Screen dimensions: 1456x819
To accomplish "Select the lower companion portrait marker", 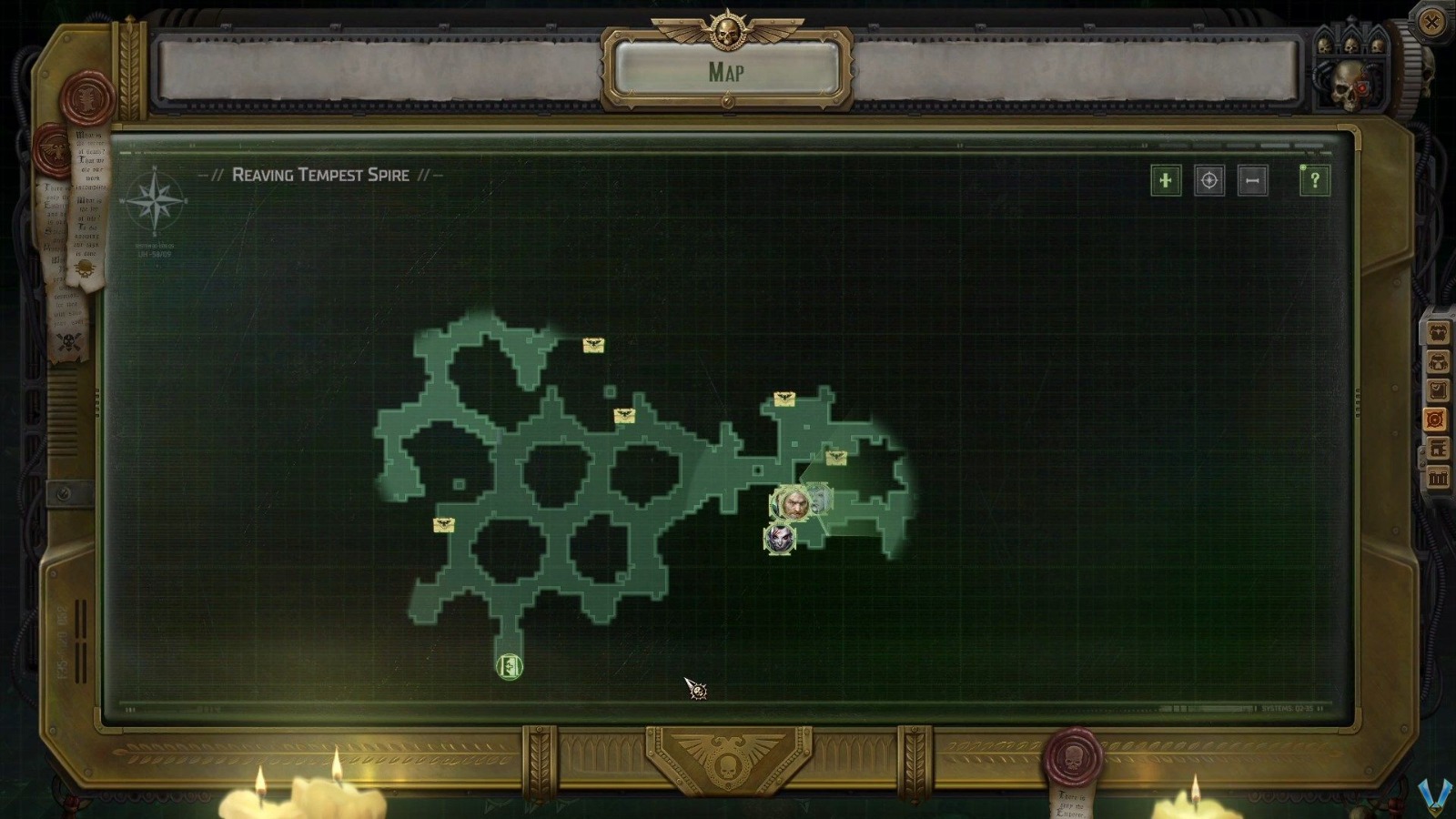I will click(x=780, y=539).
